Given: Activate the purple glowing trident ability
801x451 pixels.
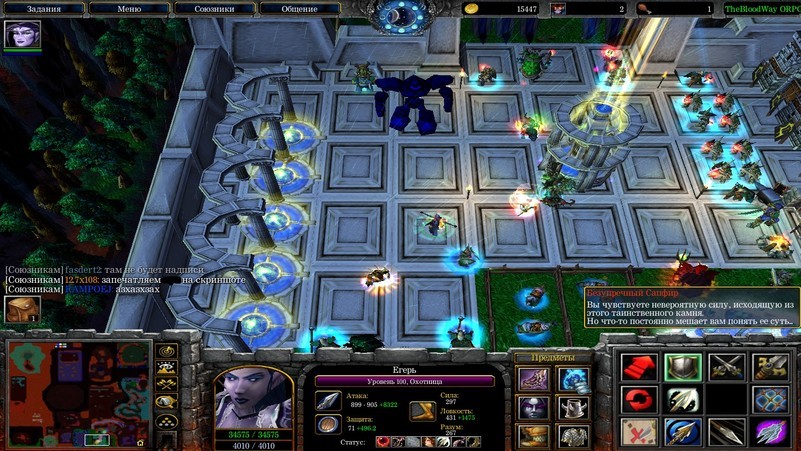Looking at the screenshot, I should pos(770,433).
